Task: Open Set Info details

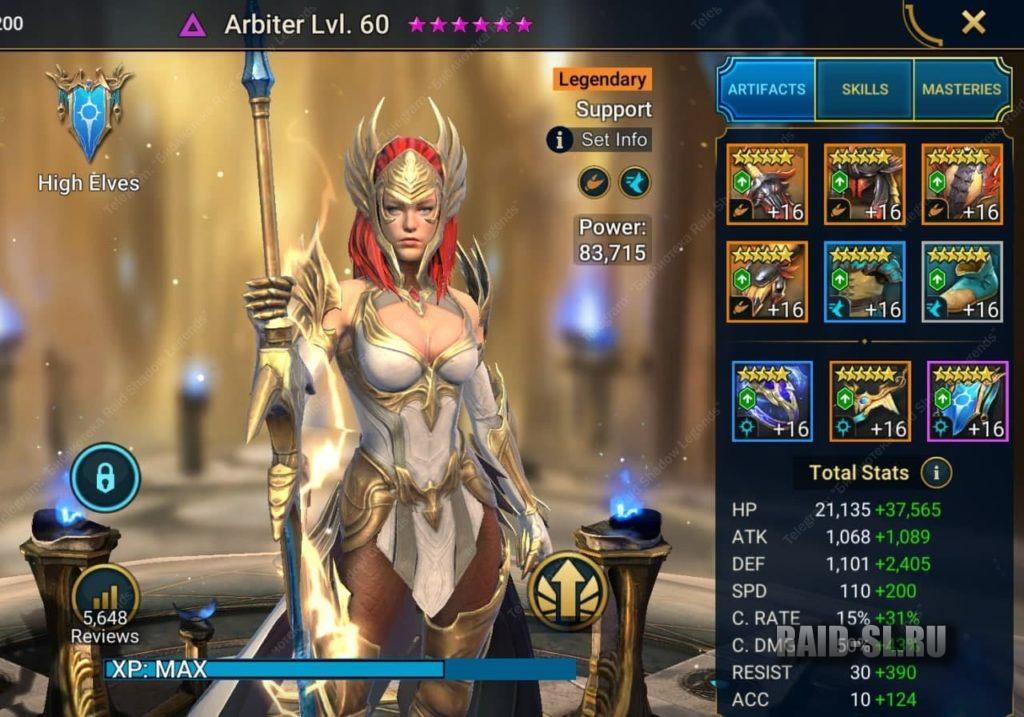Action: click(x=600, y=139)
